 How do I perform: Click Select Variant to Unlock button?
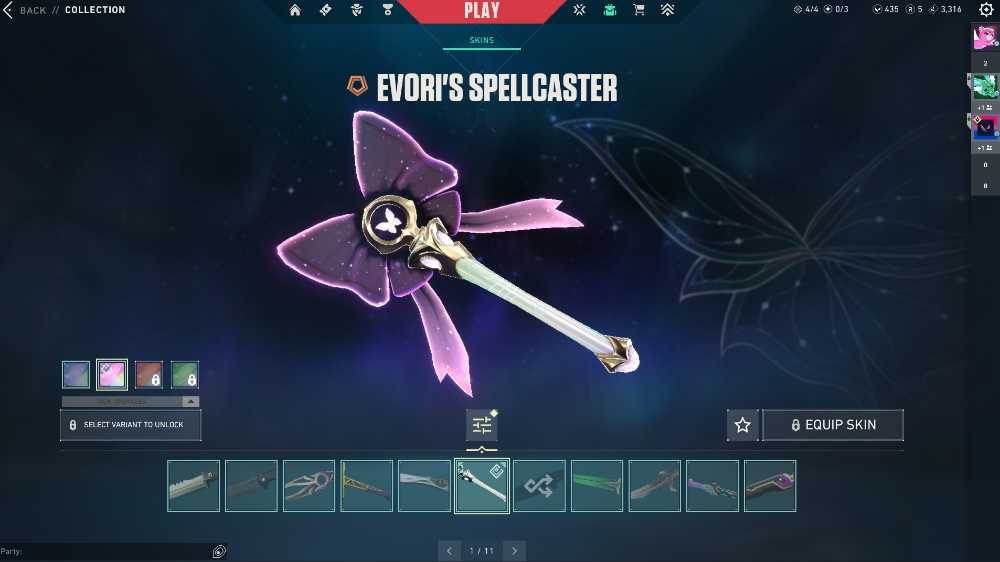coord(130,425)
